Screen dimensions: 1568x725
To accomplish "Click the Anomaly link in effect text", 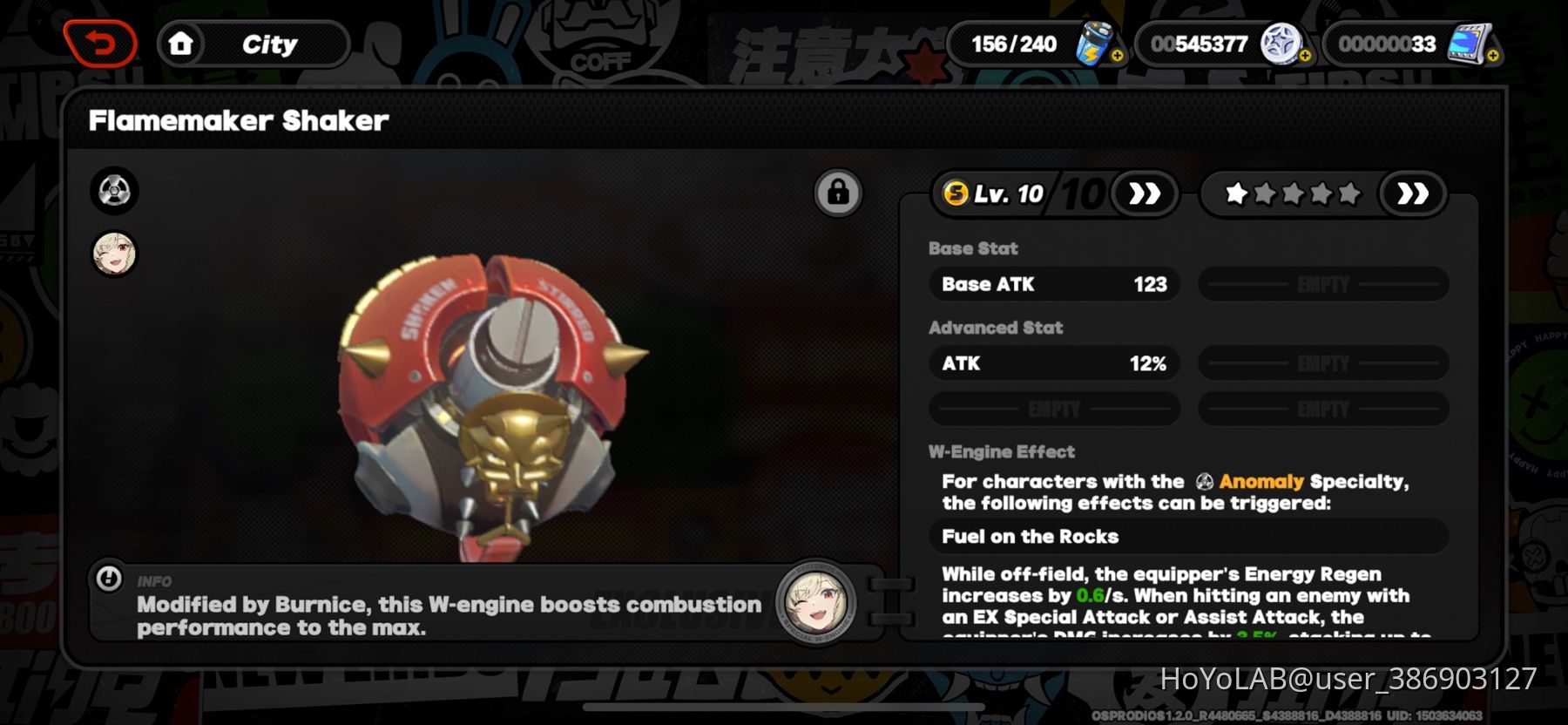I will coord(1261,480).
